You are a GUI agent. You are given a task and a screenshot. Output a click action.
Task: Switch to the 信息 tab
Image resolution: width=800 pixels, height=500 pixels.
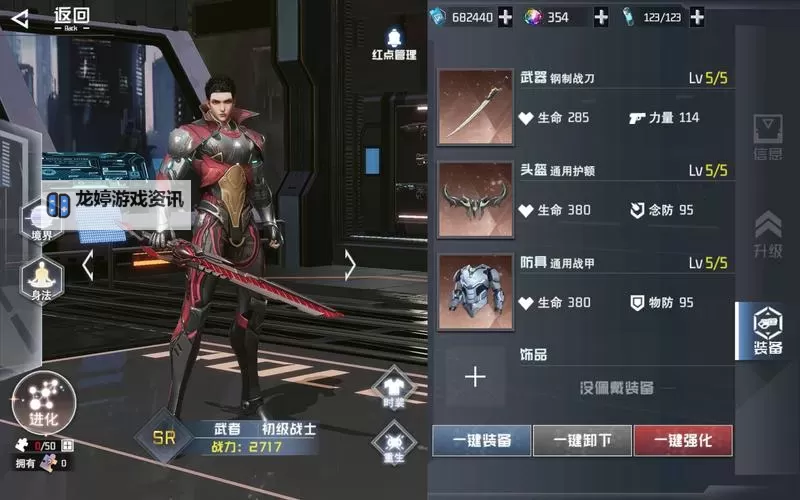pos(767,140)
